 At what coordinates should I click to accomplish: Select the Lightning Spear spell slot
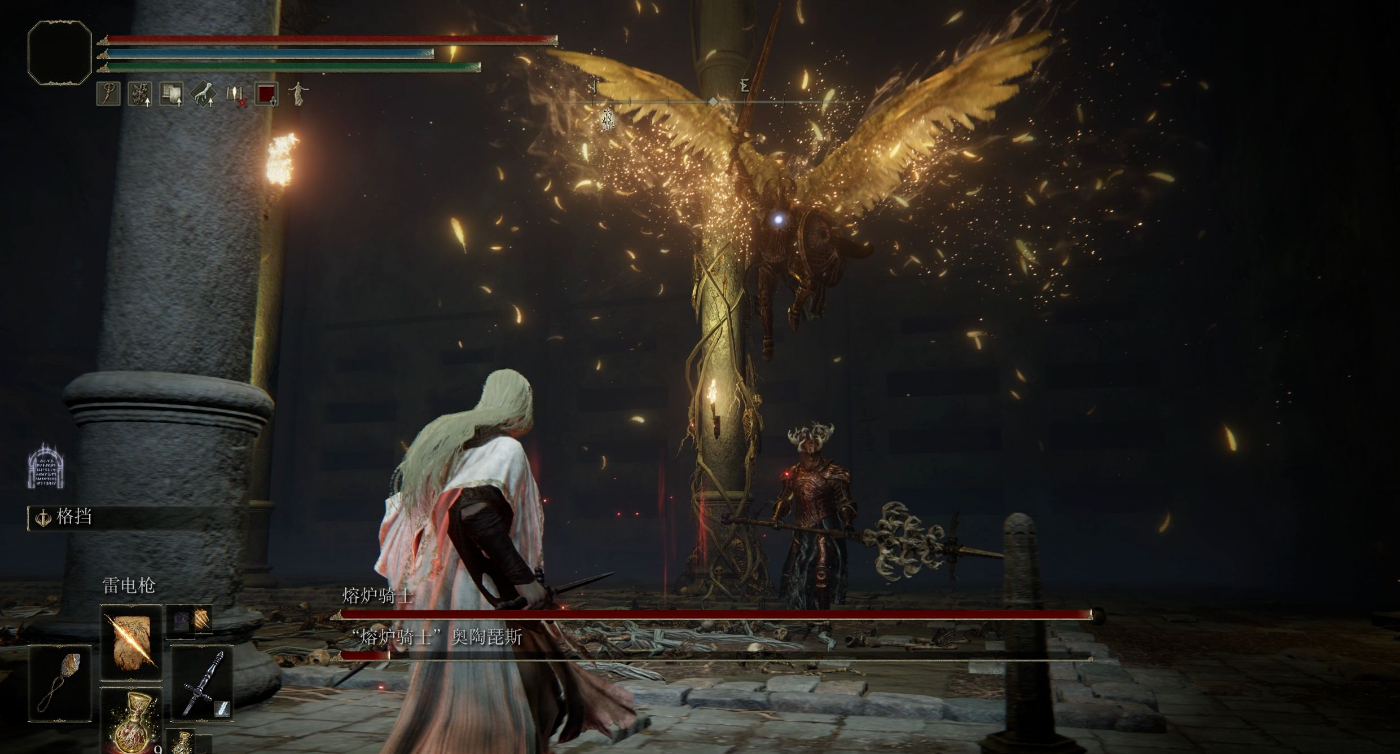click(x=131, y=642)
